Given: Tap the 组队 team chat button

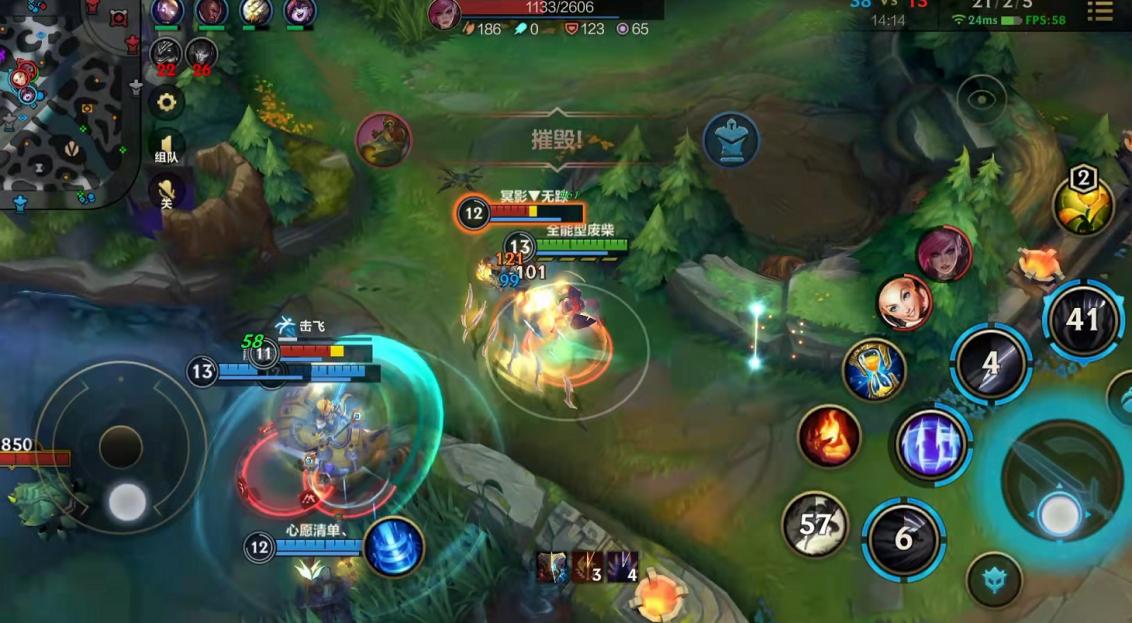Looking at the screenshot, I should coord(166,147).
